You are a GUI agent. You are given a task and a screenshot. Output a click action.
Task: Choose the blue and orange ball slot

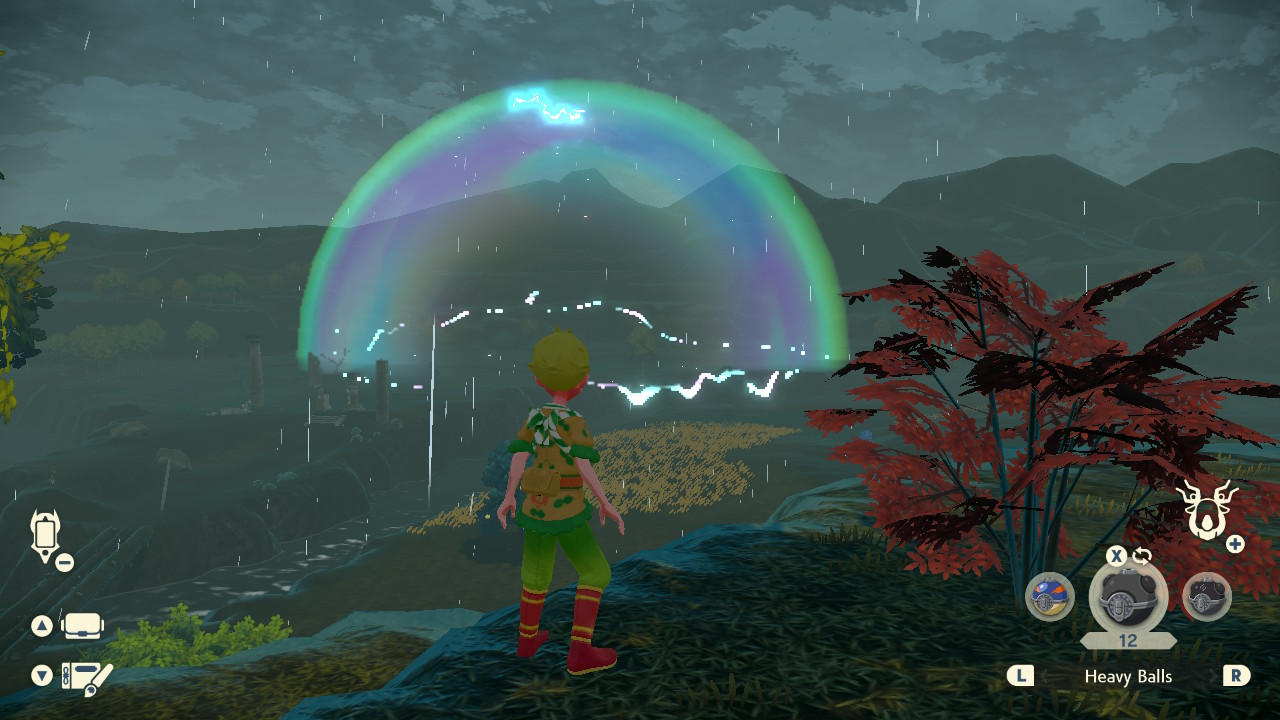click(x=1050, y=597)
